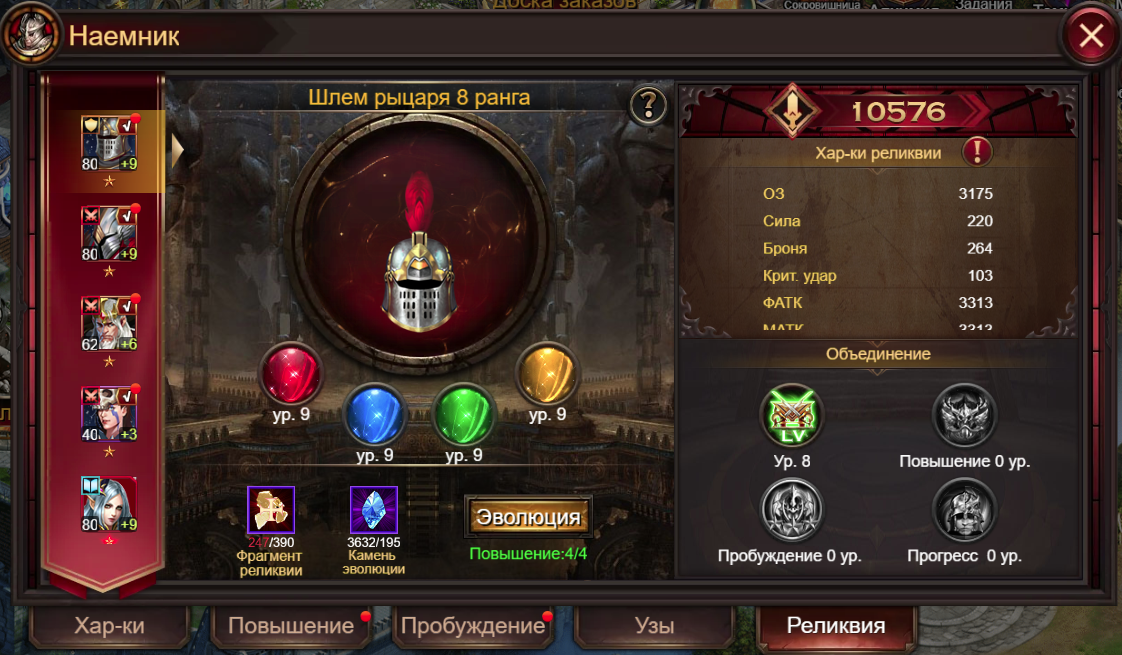1122x655 pixels.
Task: Show the relic stats exclamation info
Action: (977, 152)
